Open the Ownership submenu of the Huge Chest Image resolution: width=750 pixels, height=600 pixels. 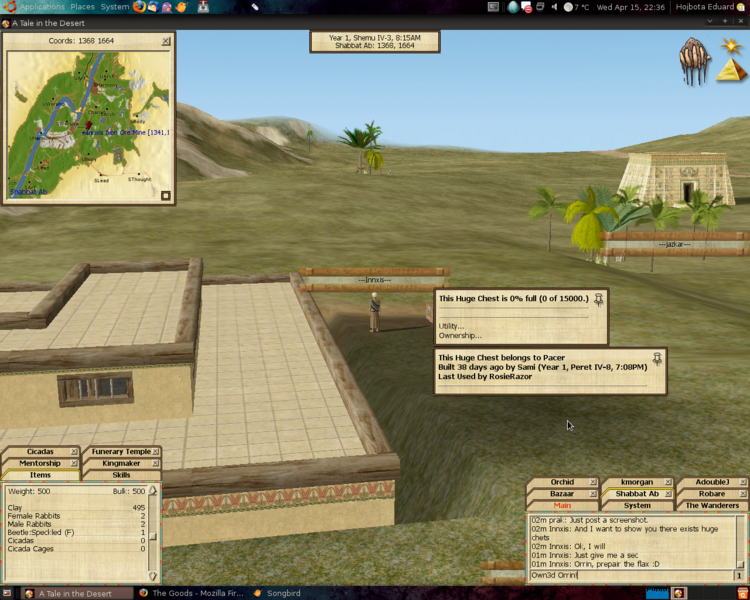click(x=459, y=335)
